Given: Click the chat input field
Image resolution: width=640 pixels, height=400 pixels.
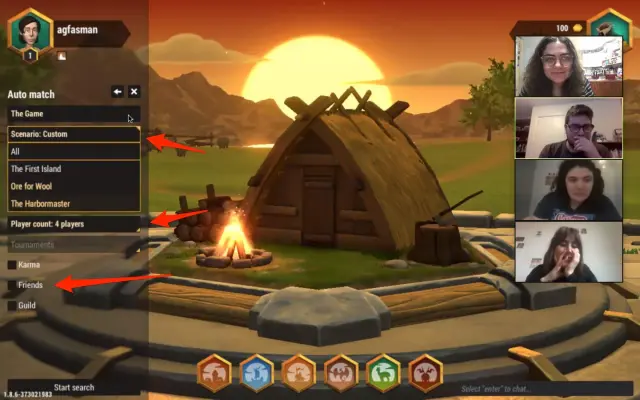Looking at the screenshot, I should pyautogui.click(x=540, y=388).
